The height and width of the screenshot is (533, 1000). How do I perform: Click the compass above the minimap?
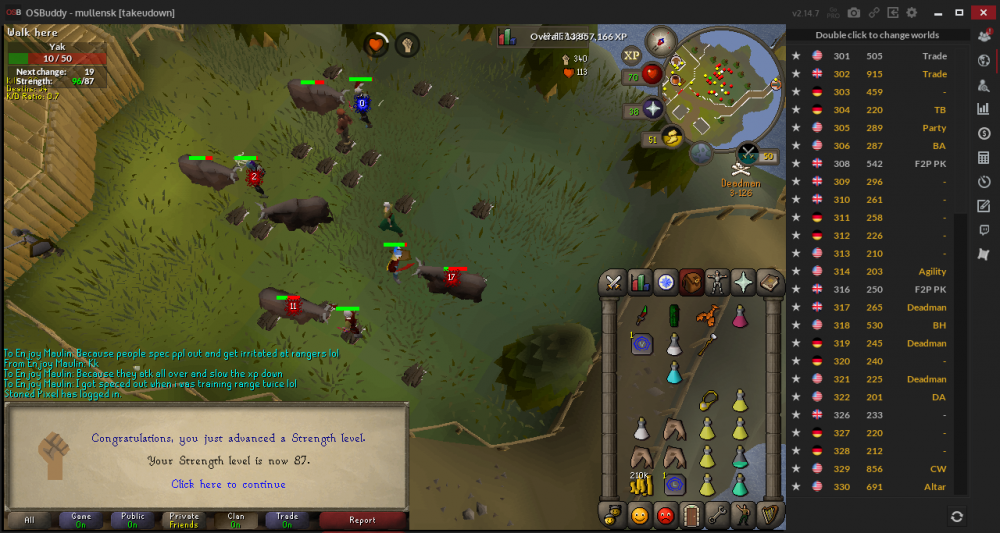[x=660, y=41]
